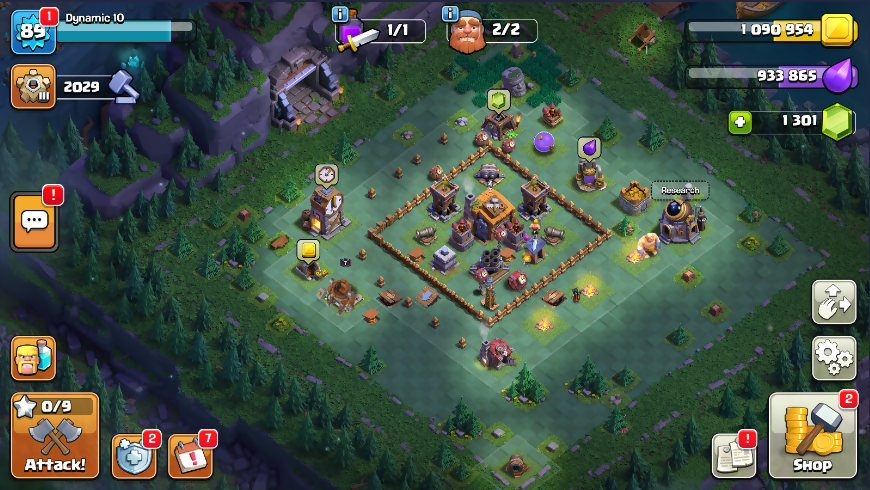Open the base layout editor arrows button
Viewport: 870px width, 490px height.
(833, 302)
